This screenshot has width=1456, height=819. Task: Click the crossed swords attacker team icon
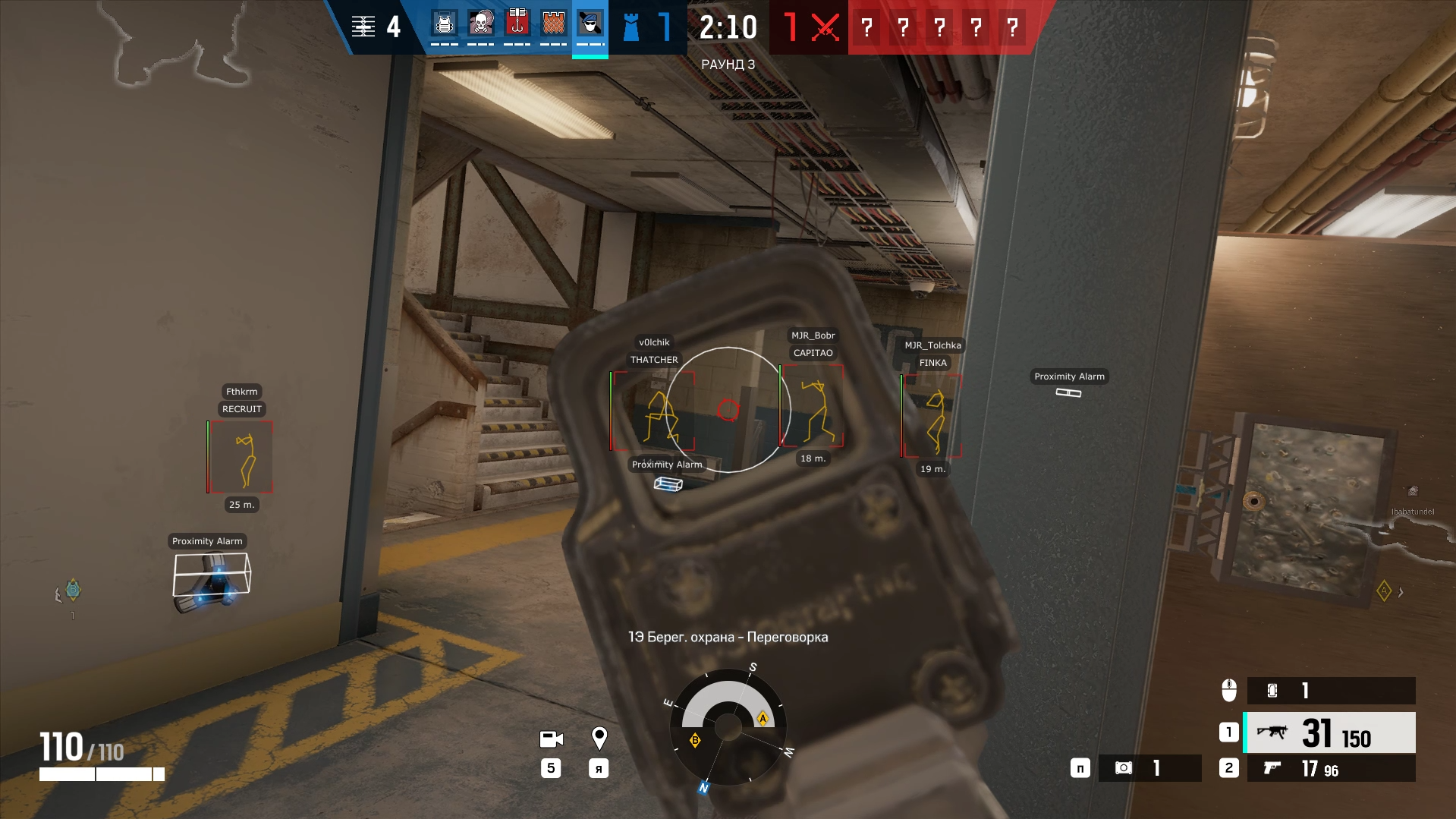click(825, 27)
